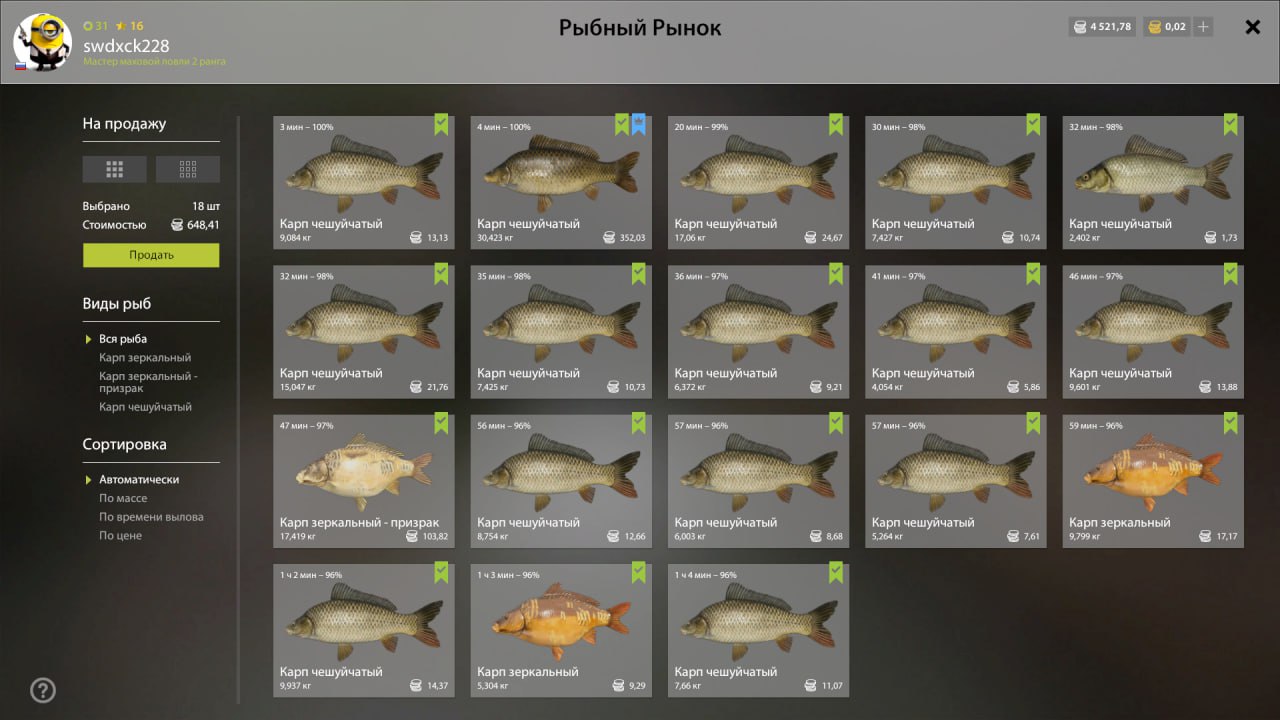Open the help question mark icon
1280x720 pixels.
click(43, 690)
